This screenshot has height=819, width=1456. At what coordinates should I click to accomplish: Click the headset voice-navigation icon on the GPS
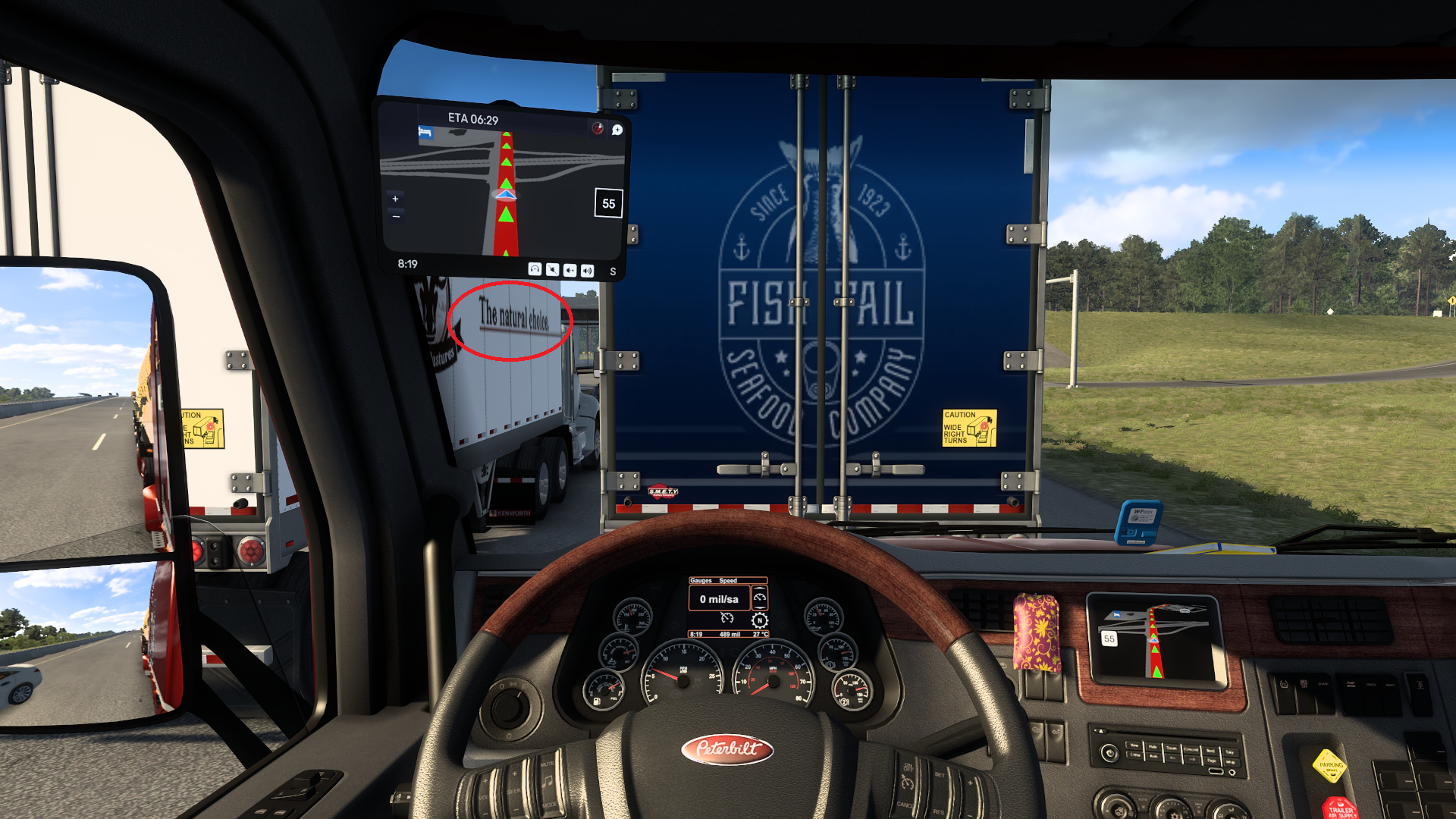pos(535,270)
